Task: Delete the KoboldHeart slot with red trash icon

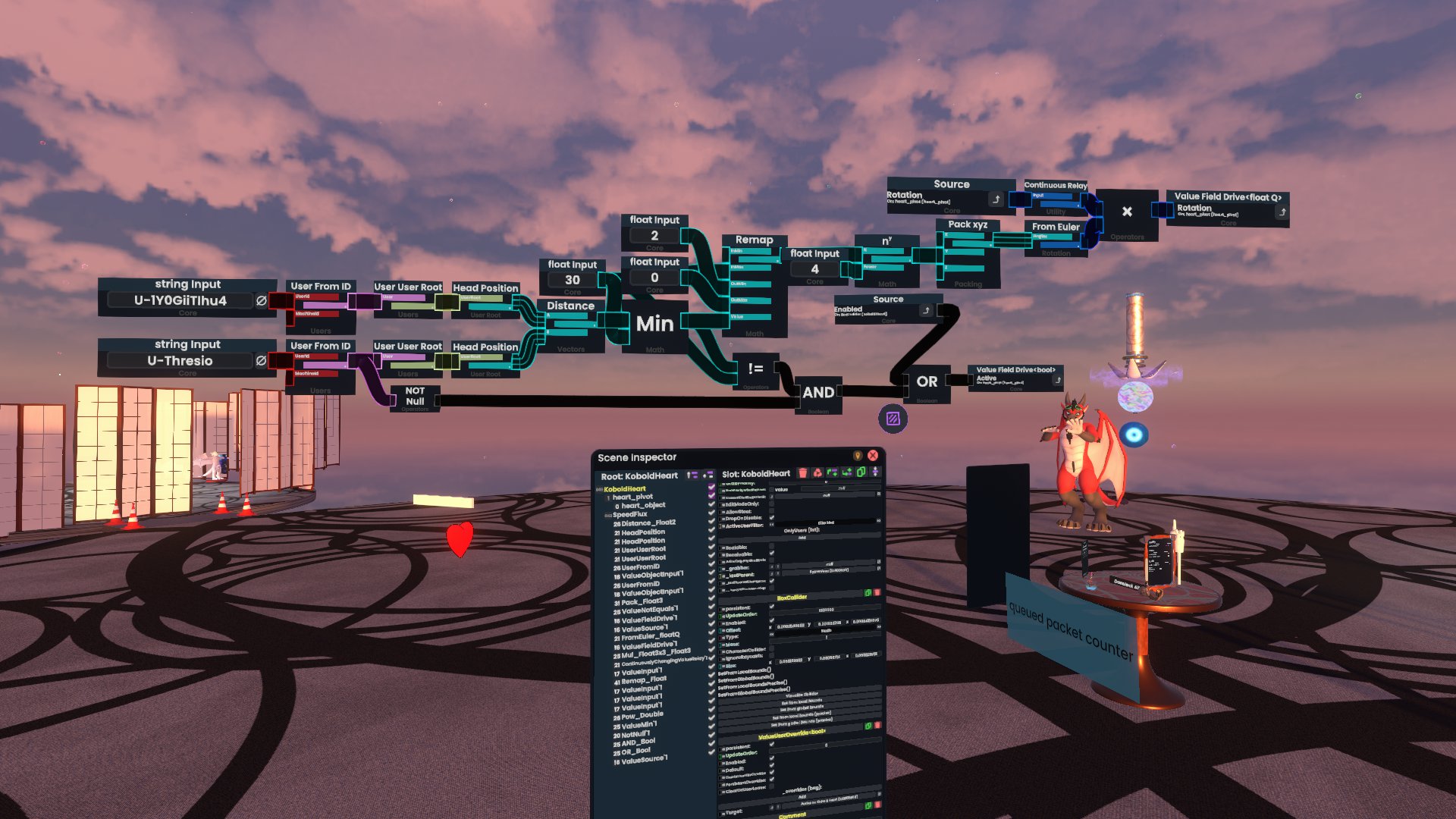Action: (803, 473)
